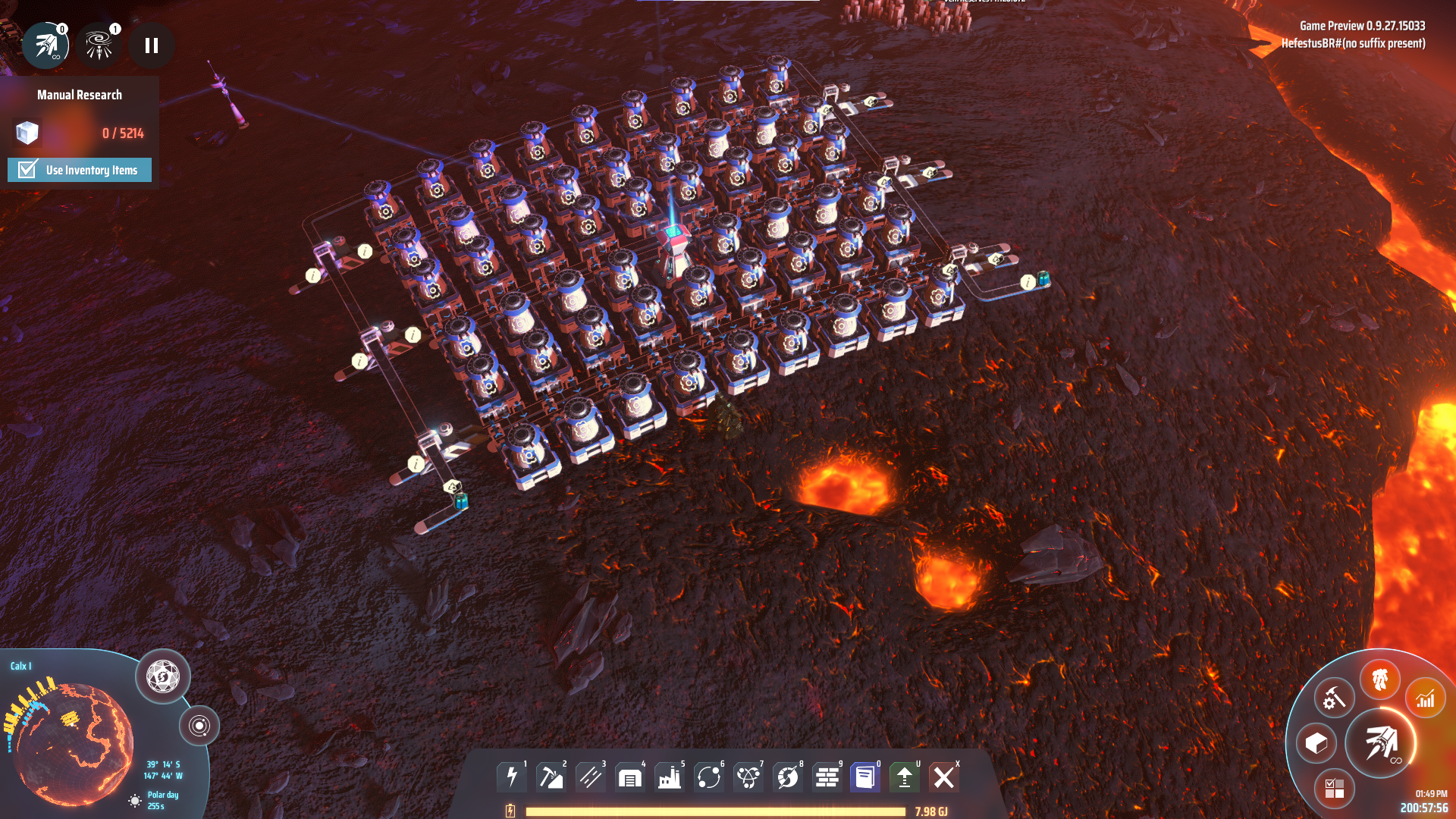Open the blue blueprint book

[x=865, y=777]
